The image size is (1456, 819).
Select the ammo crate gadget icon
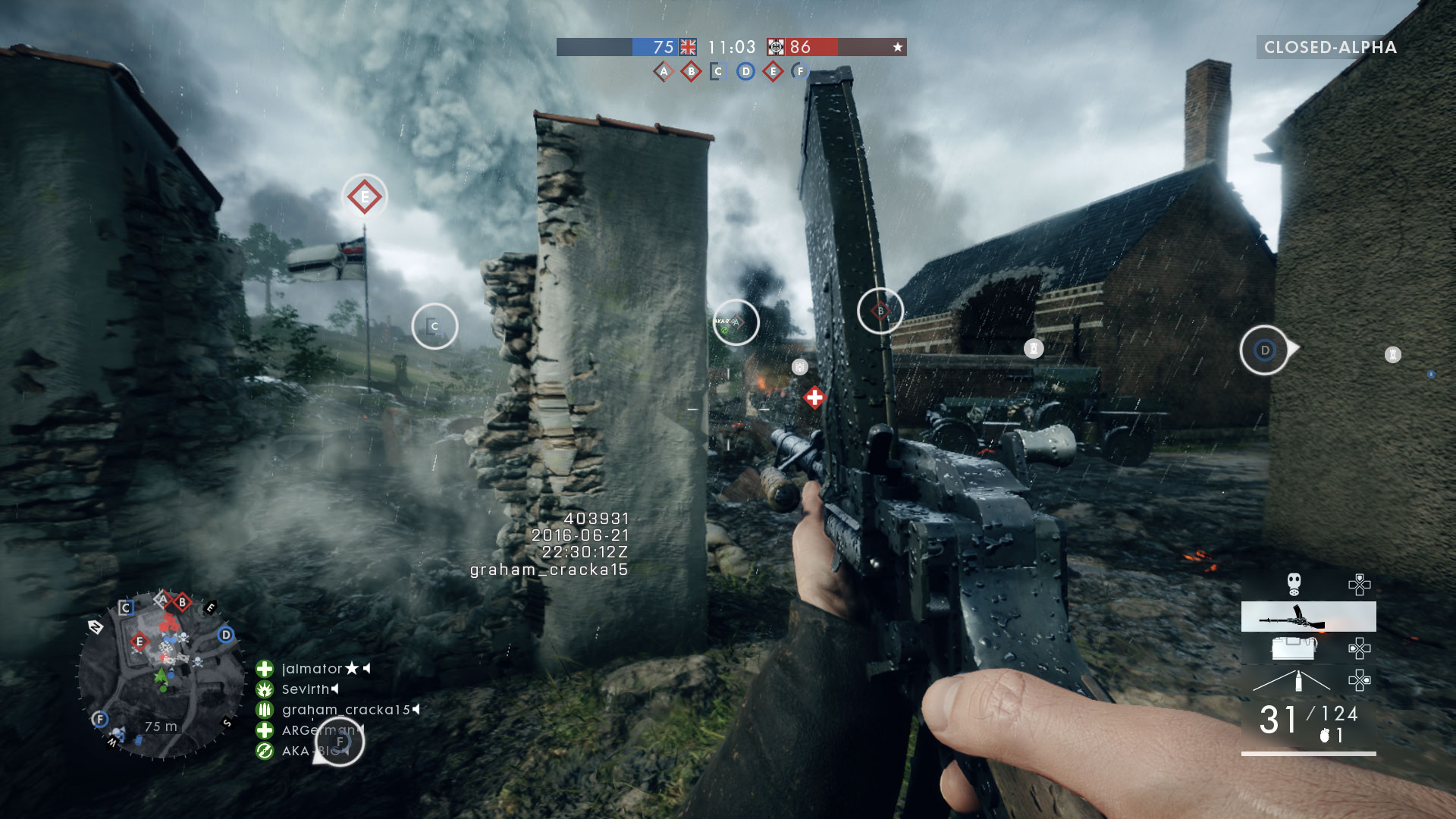pyautogui.click(x=1294, y=649)
